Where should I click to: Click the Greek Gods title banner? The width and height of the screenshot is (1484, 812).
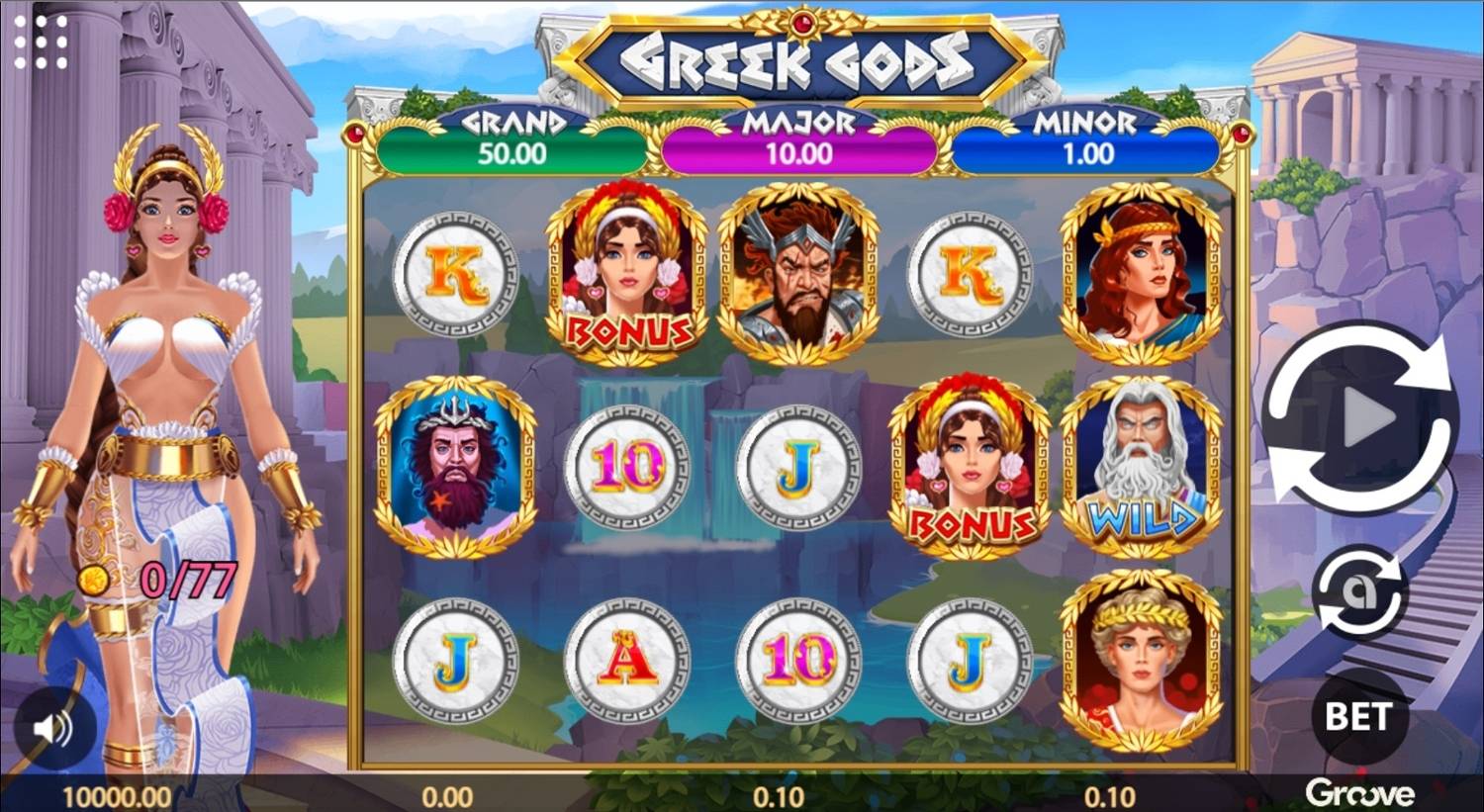pos(799,56)
